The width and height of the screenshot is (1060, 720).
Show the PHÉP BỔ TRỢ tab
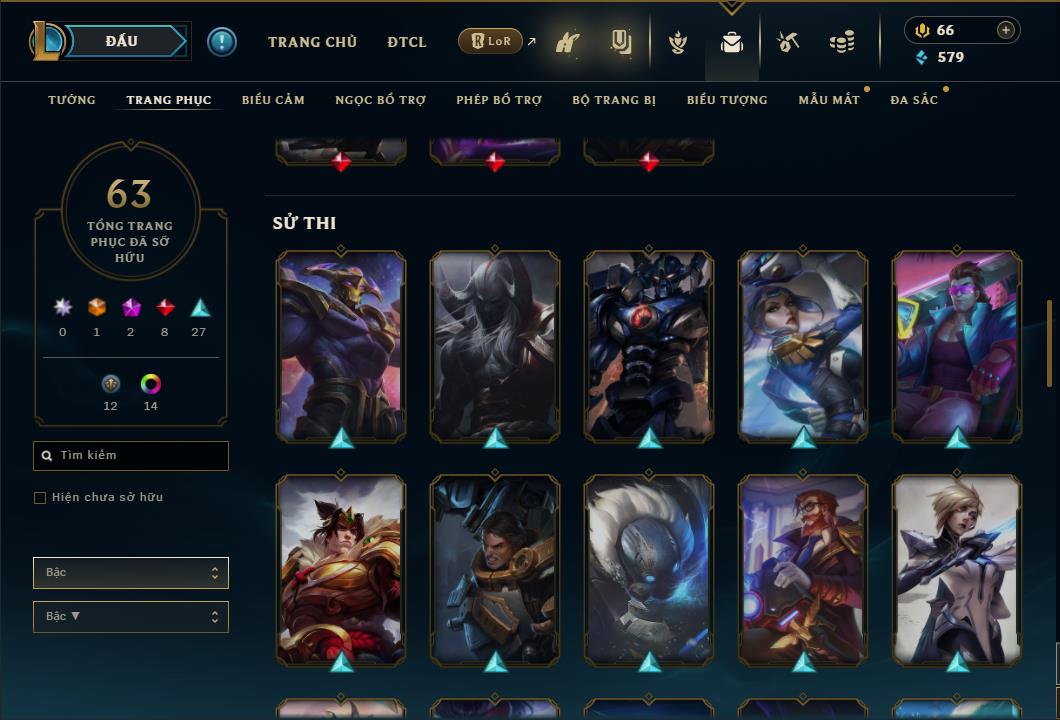point(499,100)
